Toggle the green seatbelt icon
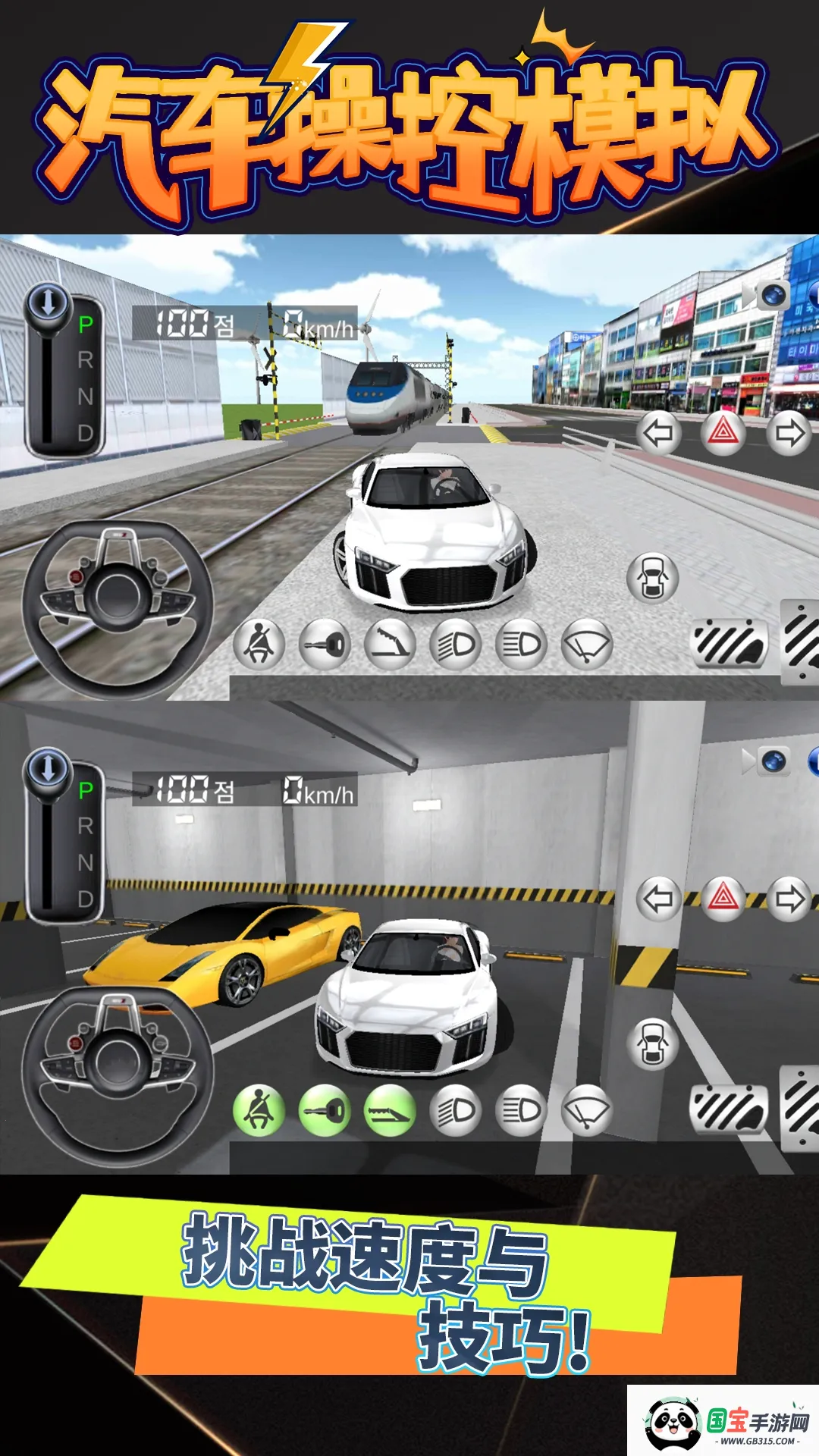This screenshot has width=819, height=1456. [x=259, y=1111]
